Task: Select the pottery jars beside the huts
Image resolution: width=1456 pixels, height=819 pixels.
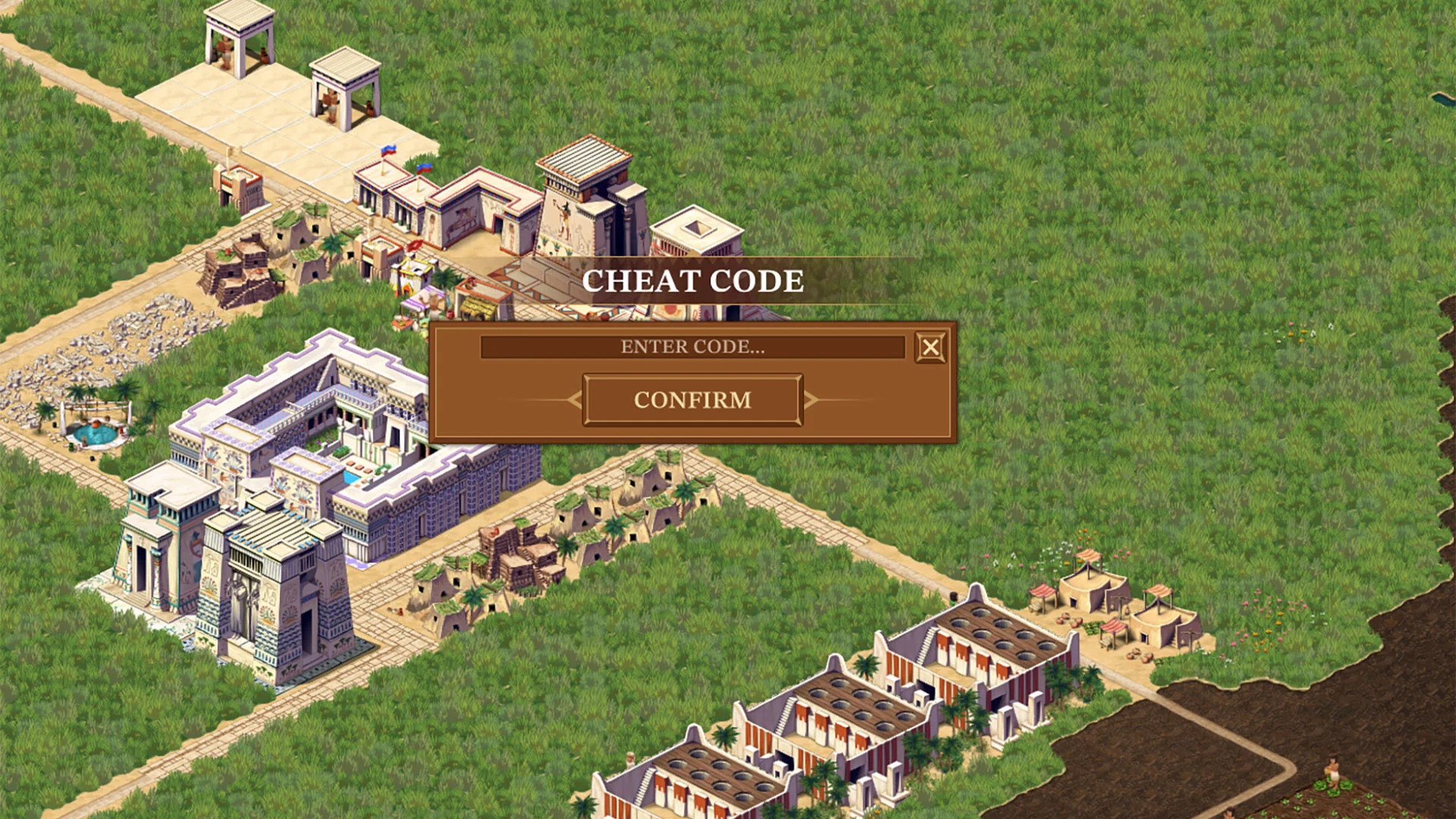Action: [x=1065, y=620]
